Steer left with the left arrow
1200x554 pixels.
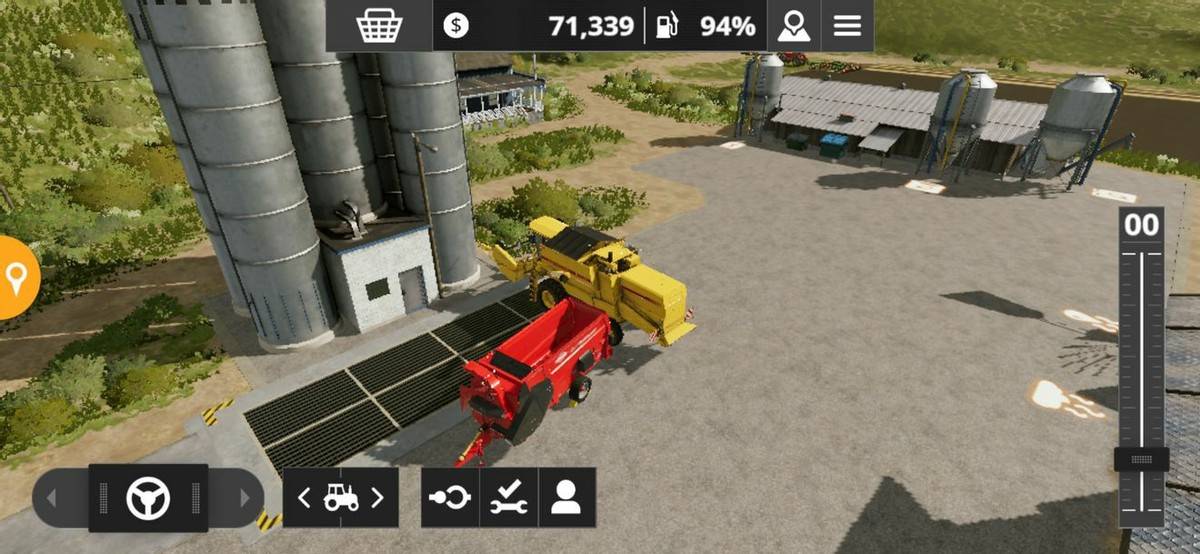(52, 497)
